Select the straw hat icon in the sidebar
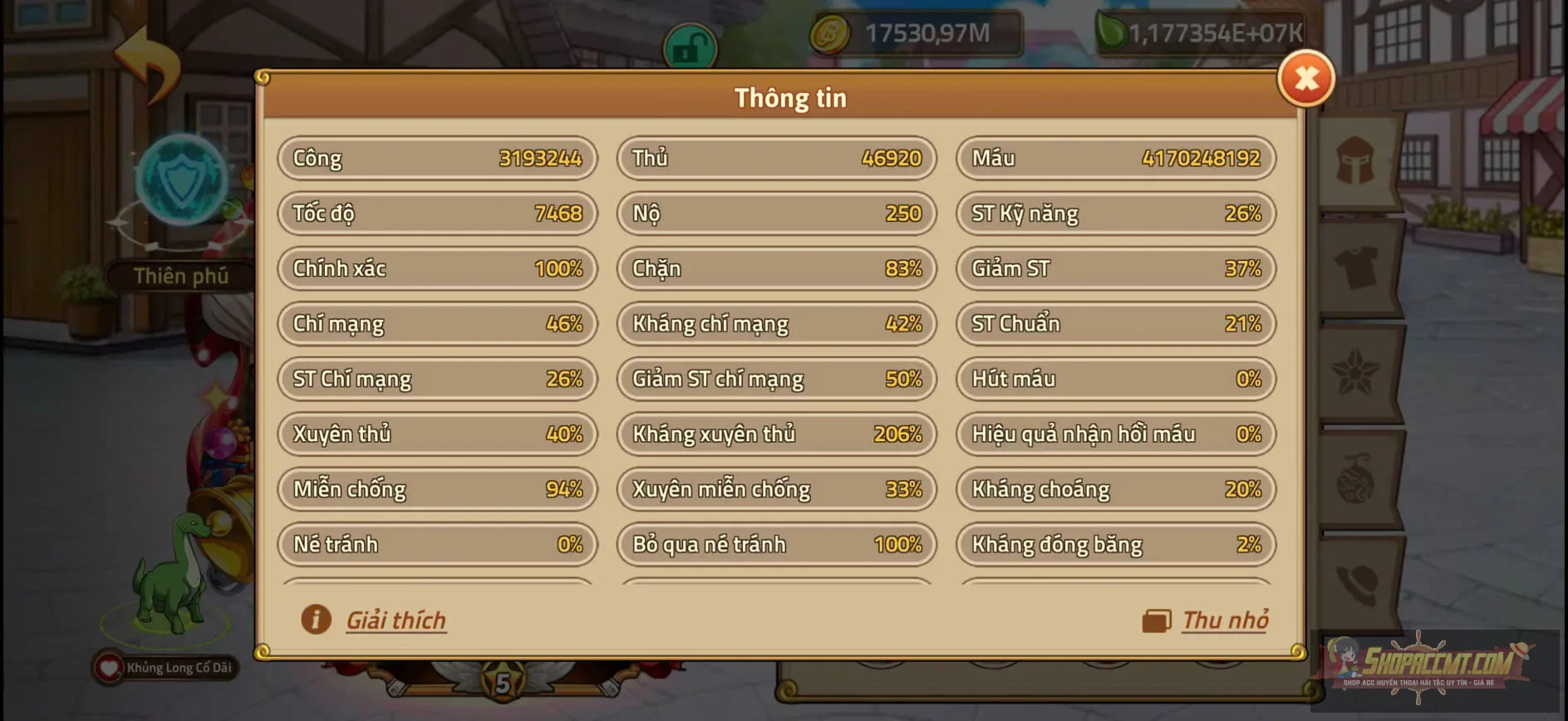Screen dimensions: 1568x721 click(1354, 579)
